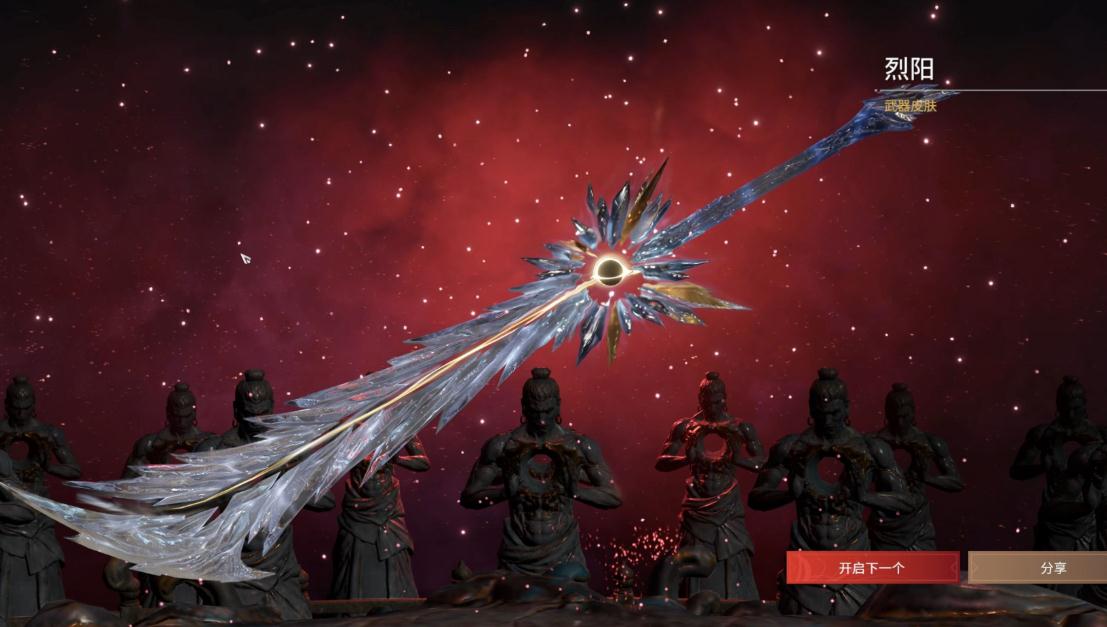Click the red 开启下一个 button
Image resolution: width=1107 pixels, height=627 pixels.
point(872,568)
